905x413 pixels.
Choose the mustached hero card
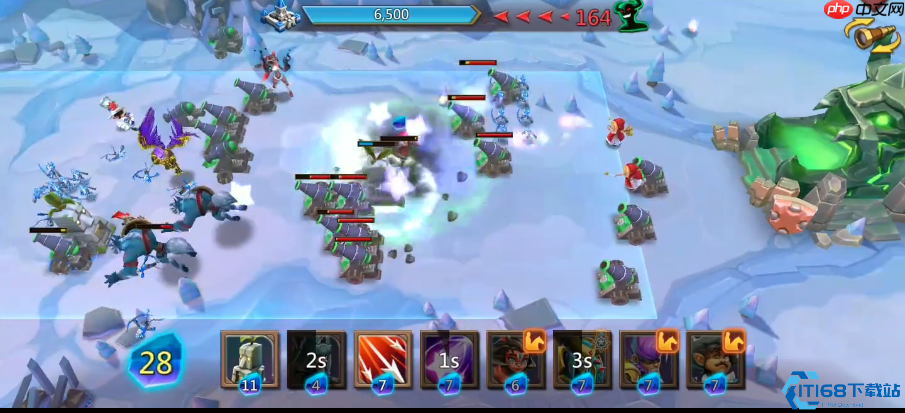716,358
